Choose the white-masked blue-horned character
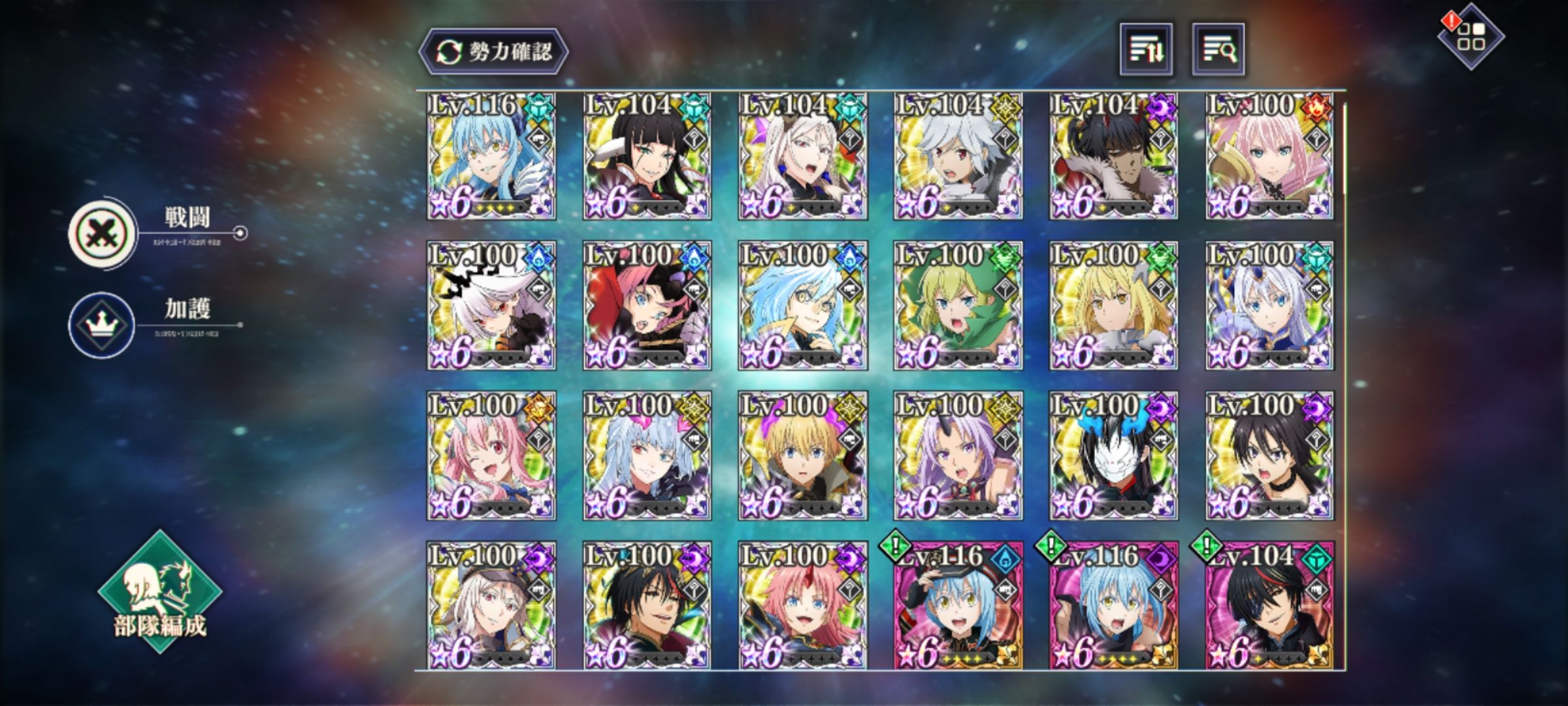 point(1114,456)
